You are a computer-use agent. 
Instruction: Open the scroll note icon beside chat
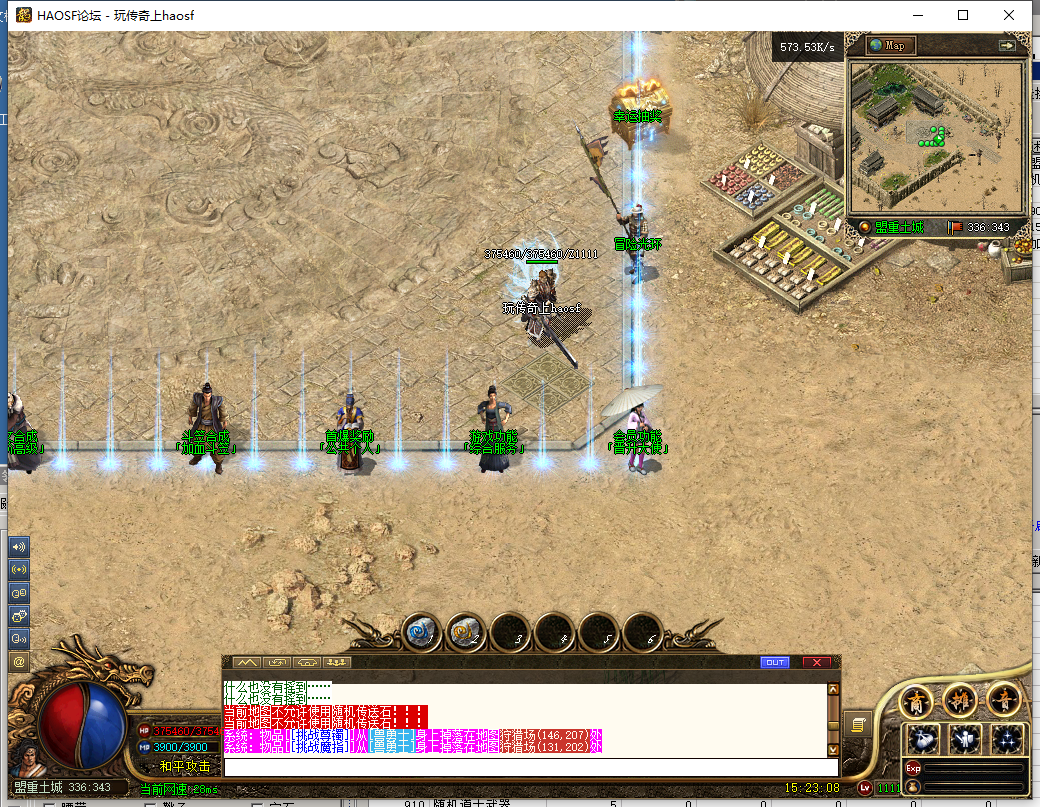[858, 723]
